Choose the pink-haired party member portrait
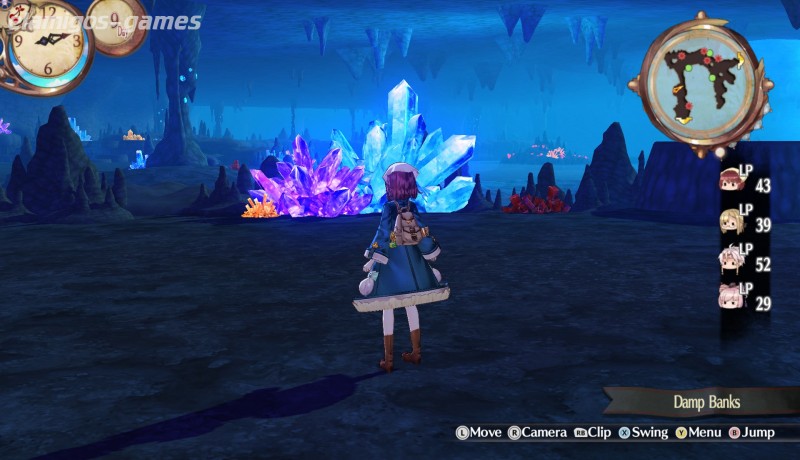This screenshot has height=460, width=800. (x=731, y=297)
